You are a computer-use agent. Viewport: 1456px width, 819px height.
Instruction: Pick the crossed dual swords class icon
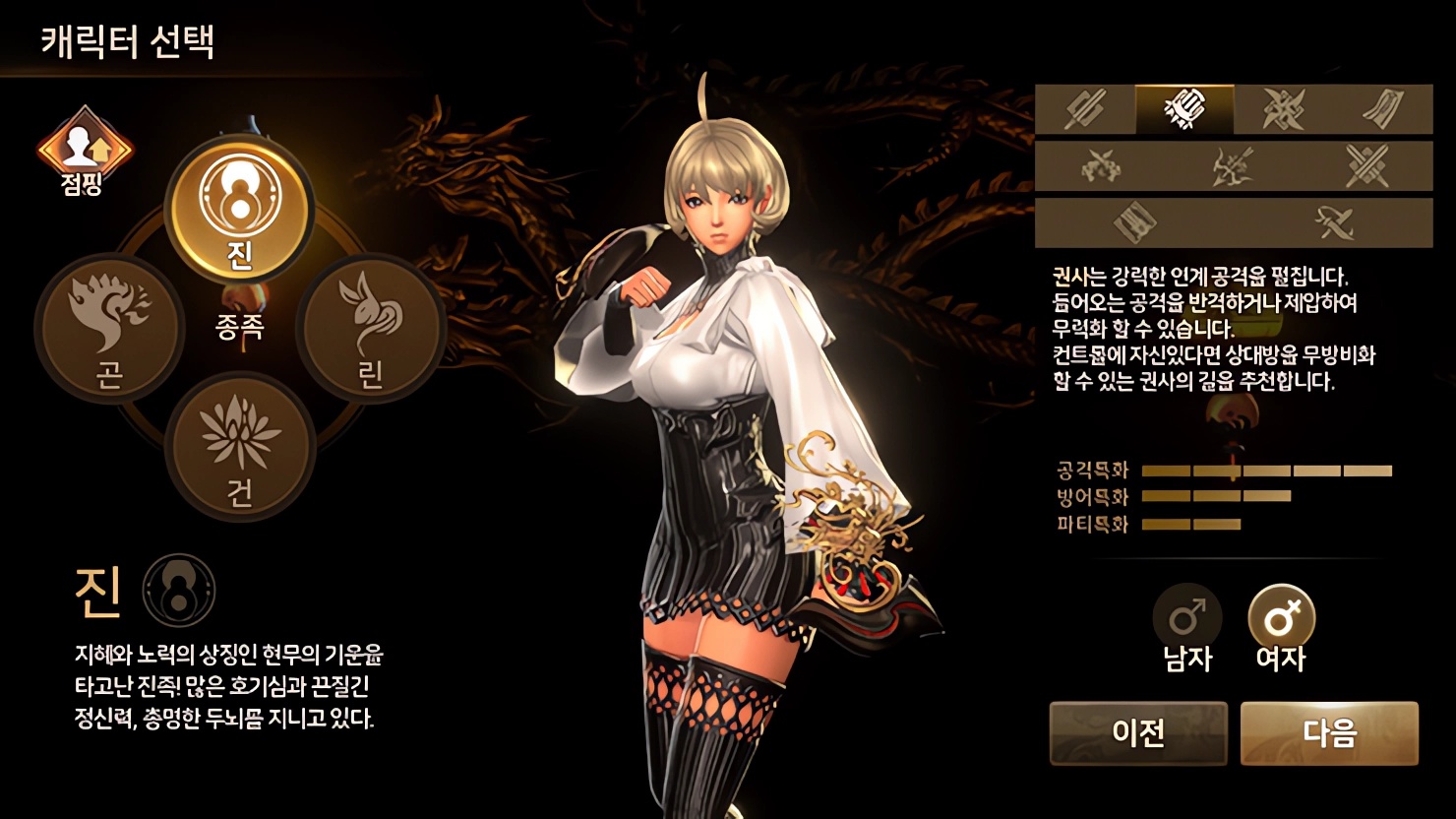1366,165
